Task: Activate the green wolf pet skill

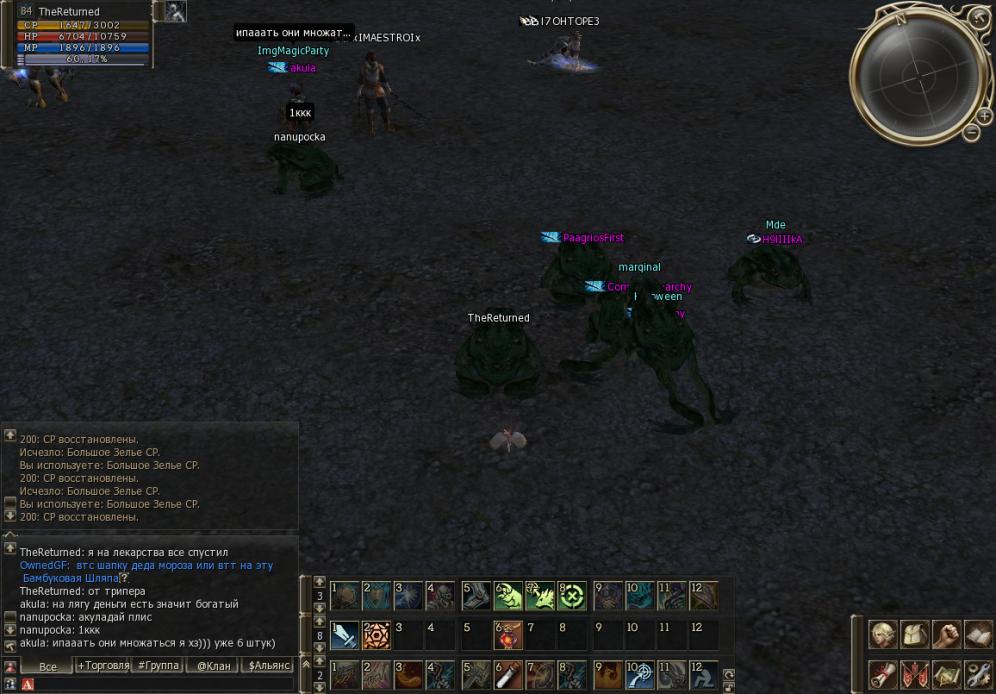Action: pyautogui.click(x=508, y=596)
